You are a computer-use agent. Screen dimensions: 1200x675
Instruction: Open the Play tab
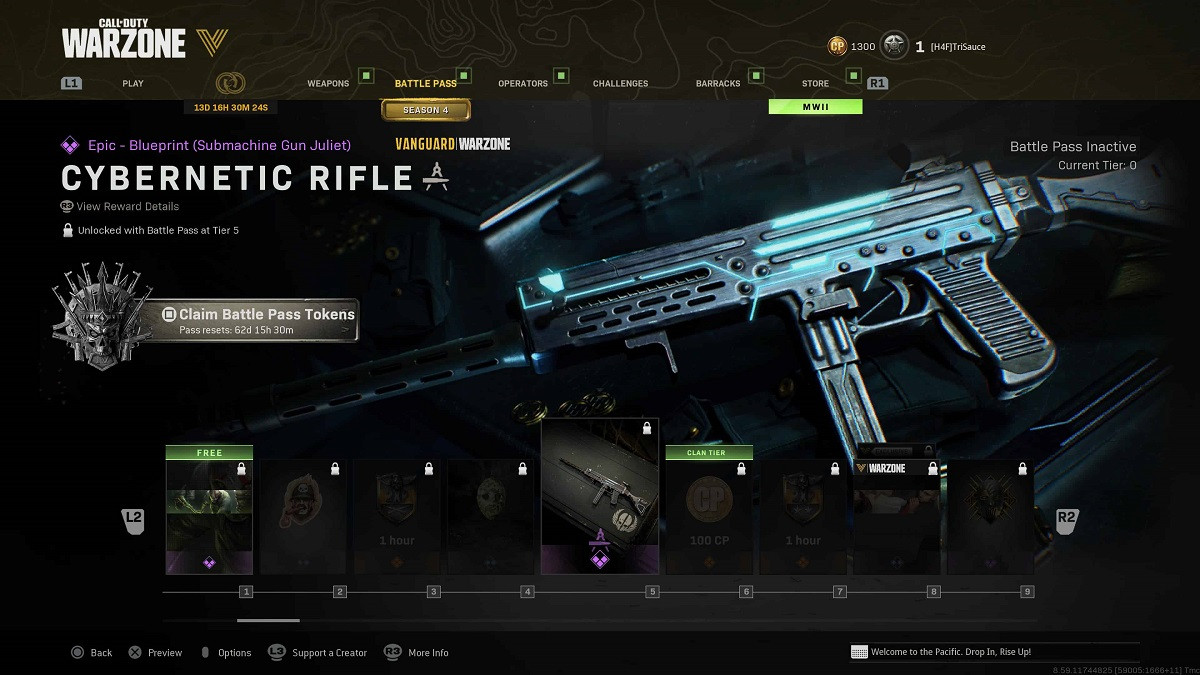coord(133,83)
